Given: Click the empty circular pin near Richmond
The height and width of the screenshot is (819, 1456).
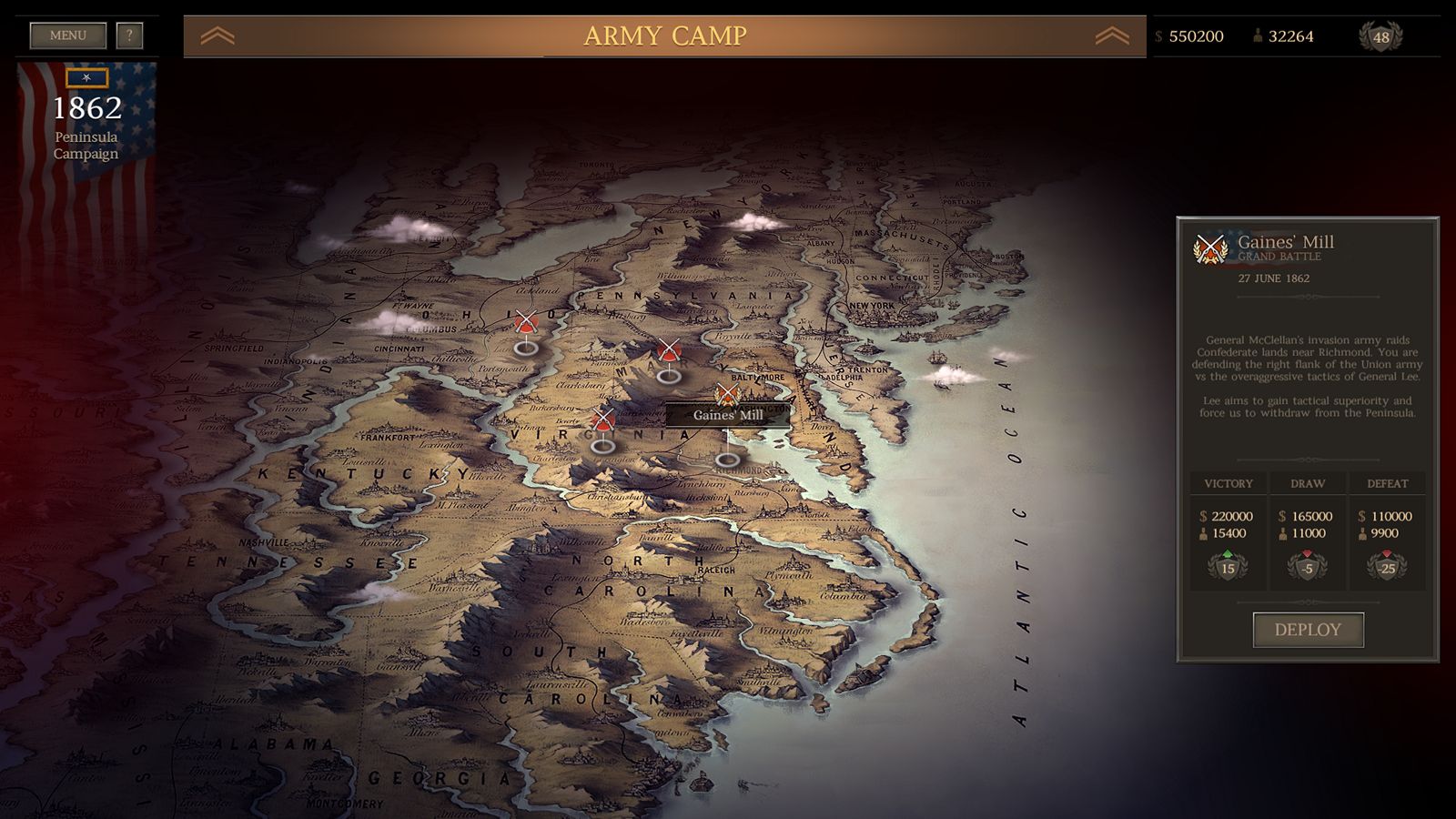Looking at the screenshot, I should tap(728, 461).
